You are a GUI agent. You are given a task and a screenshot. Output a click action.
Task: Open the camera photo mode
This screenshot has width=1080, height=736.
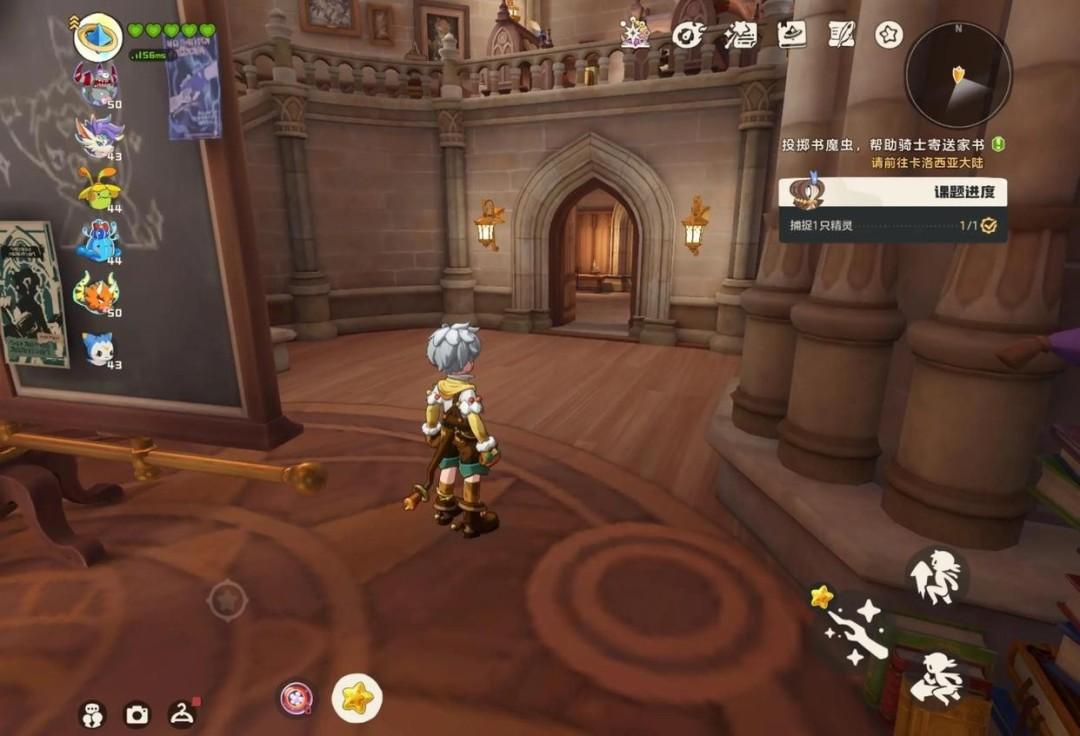(x=136, y=714)
